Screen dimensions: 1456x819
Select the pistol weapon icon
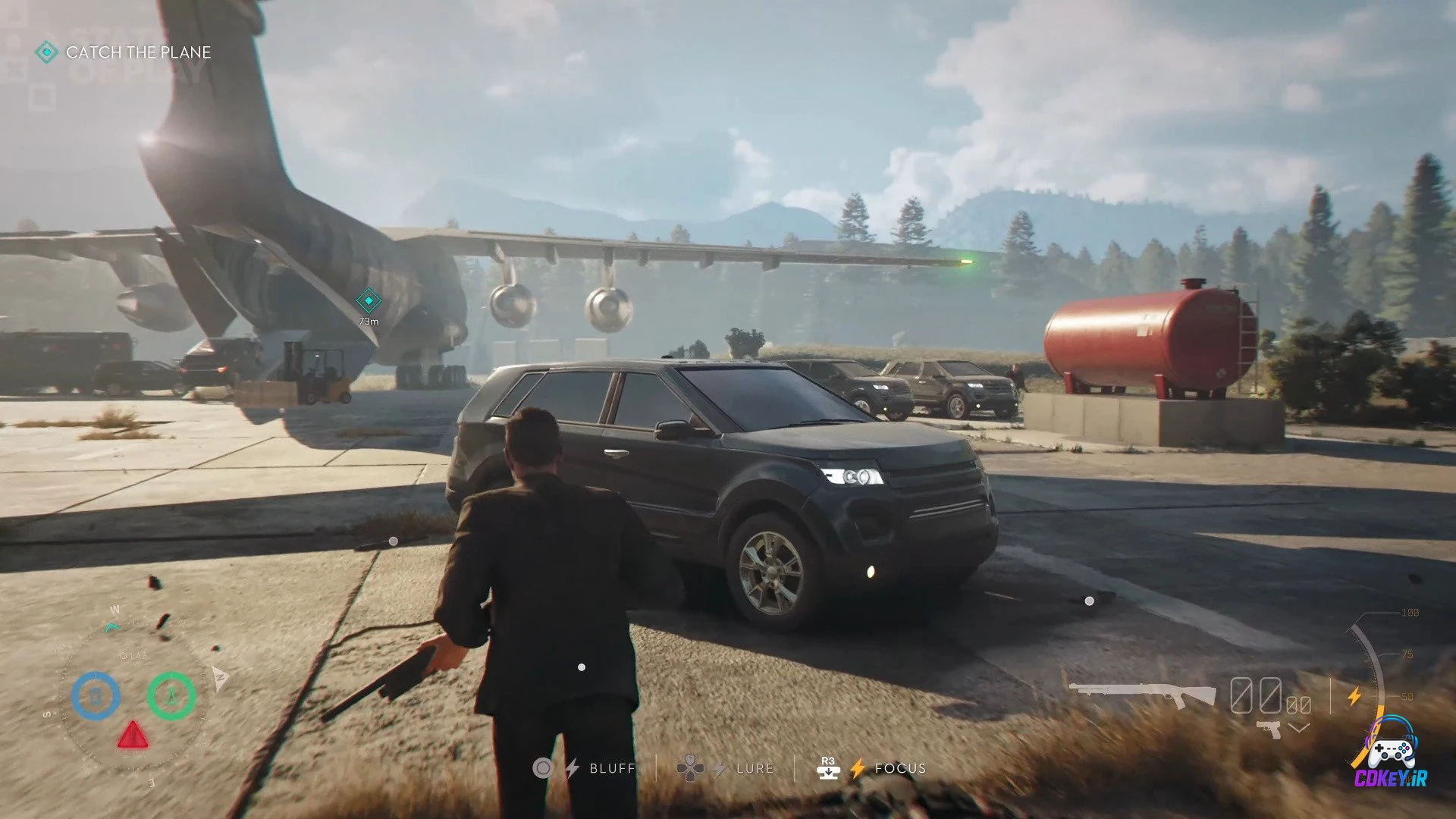(x=1269, y=730)
